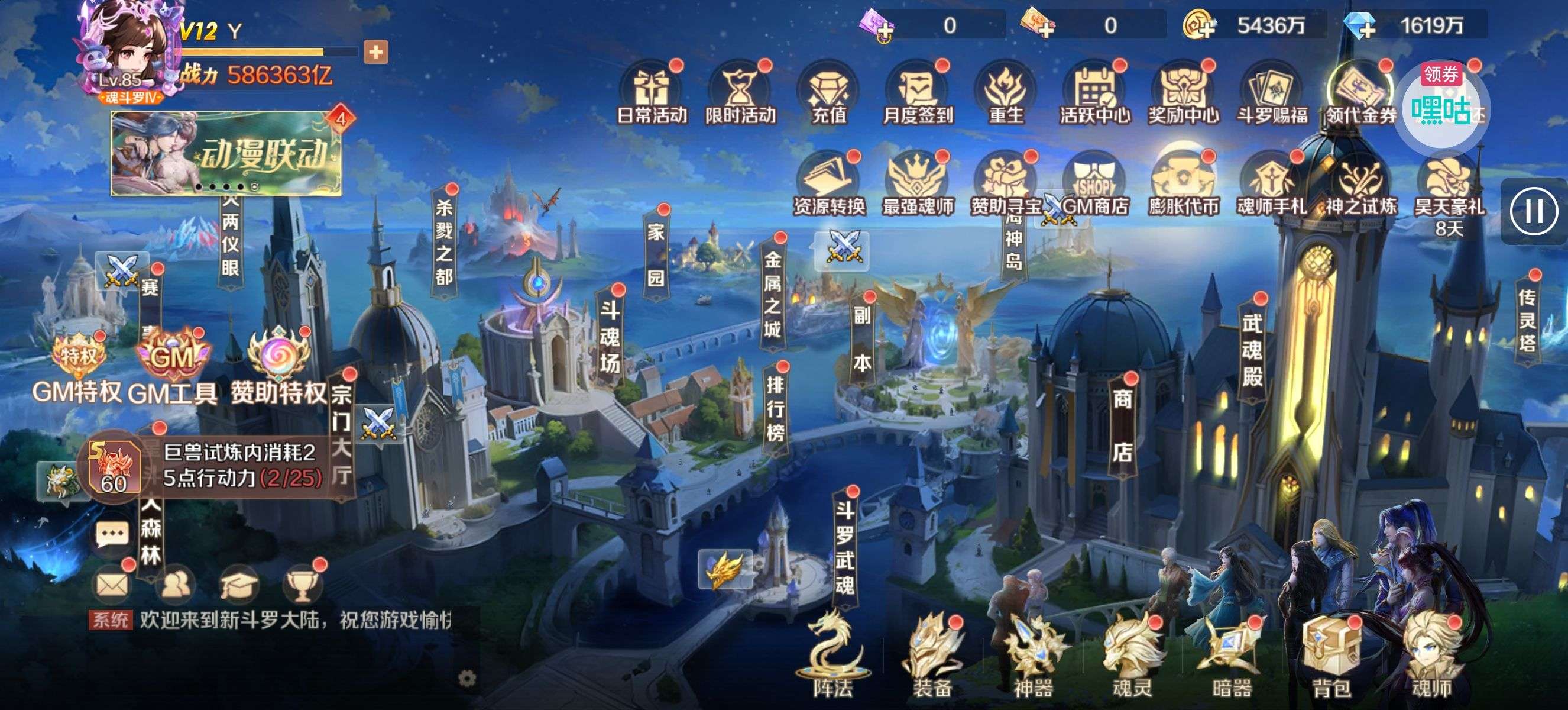
Task: Open the 阵法 formation menu
Action: (832, 659)
